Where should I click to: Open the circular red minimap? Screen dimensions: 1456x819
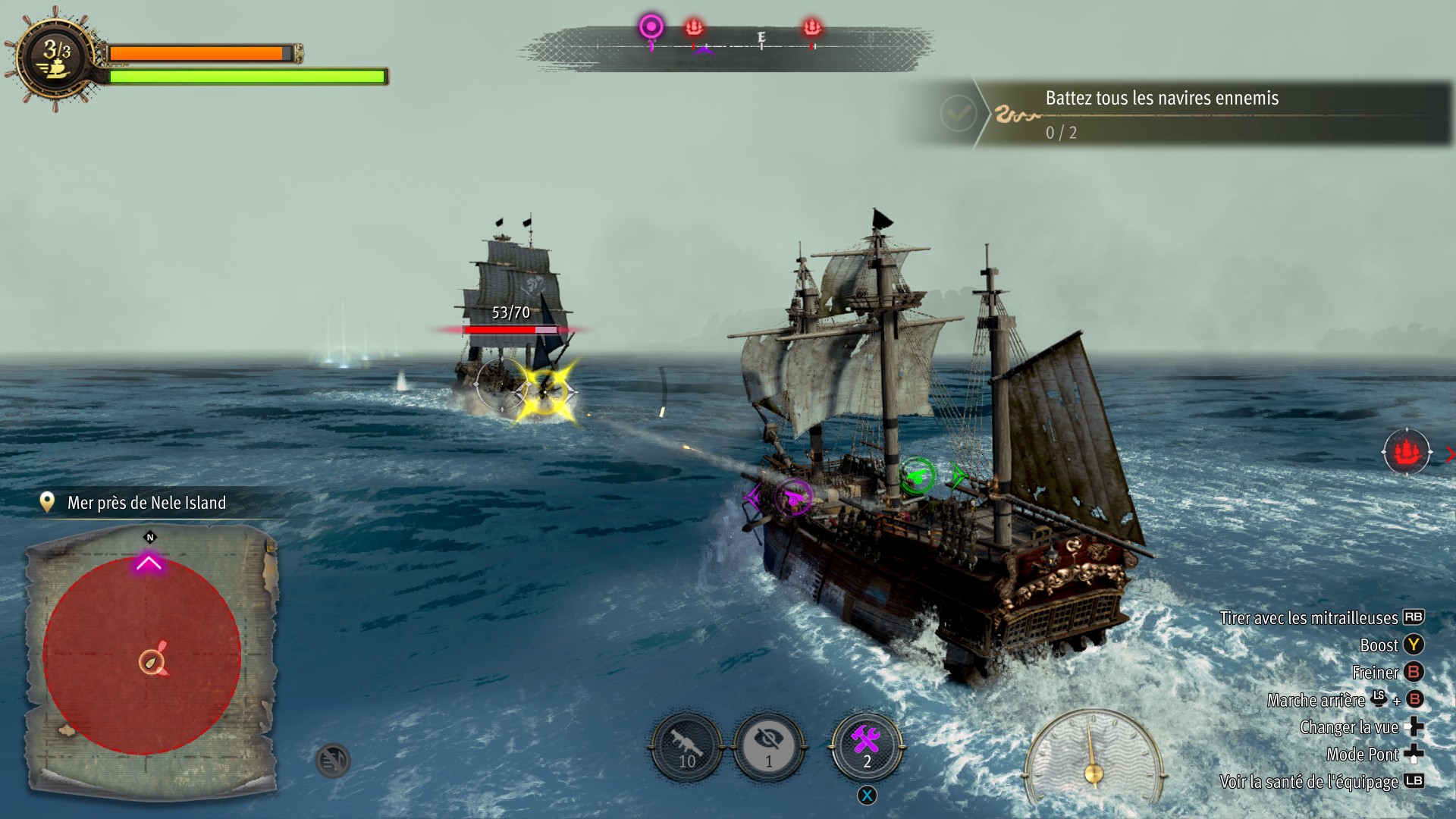tap(143, 656)
